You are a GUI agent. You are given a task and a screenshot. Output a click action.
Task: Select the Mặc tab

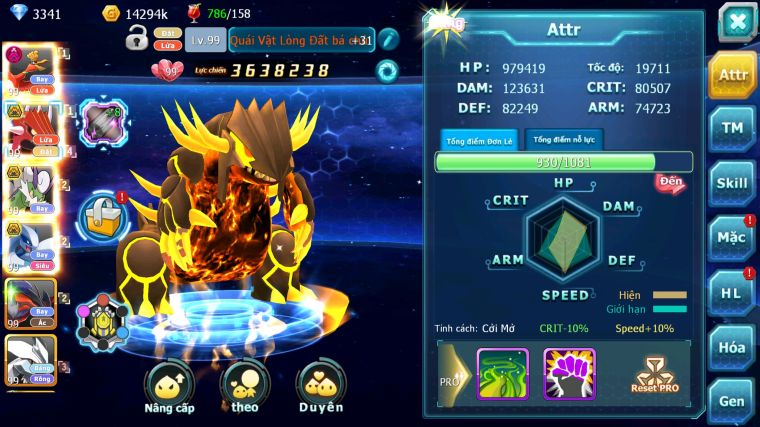tap(733, 238)
